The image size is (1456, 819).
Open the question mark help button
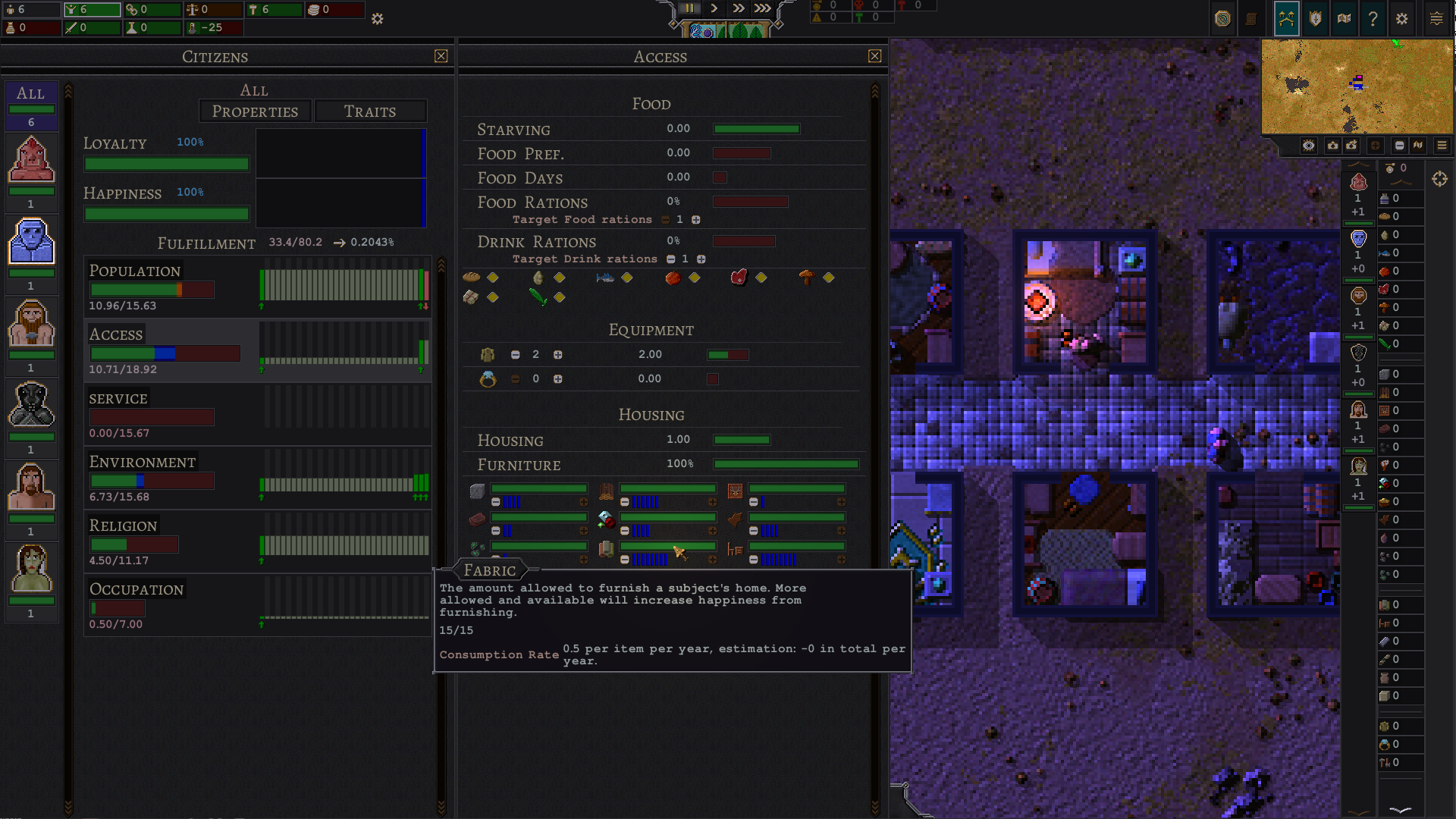click(x=1373, y=19)
